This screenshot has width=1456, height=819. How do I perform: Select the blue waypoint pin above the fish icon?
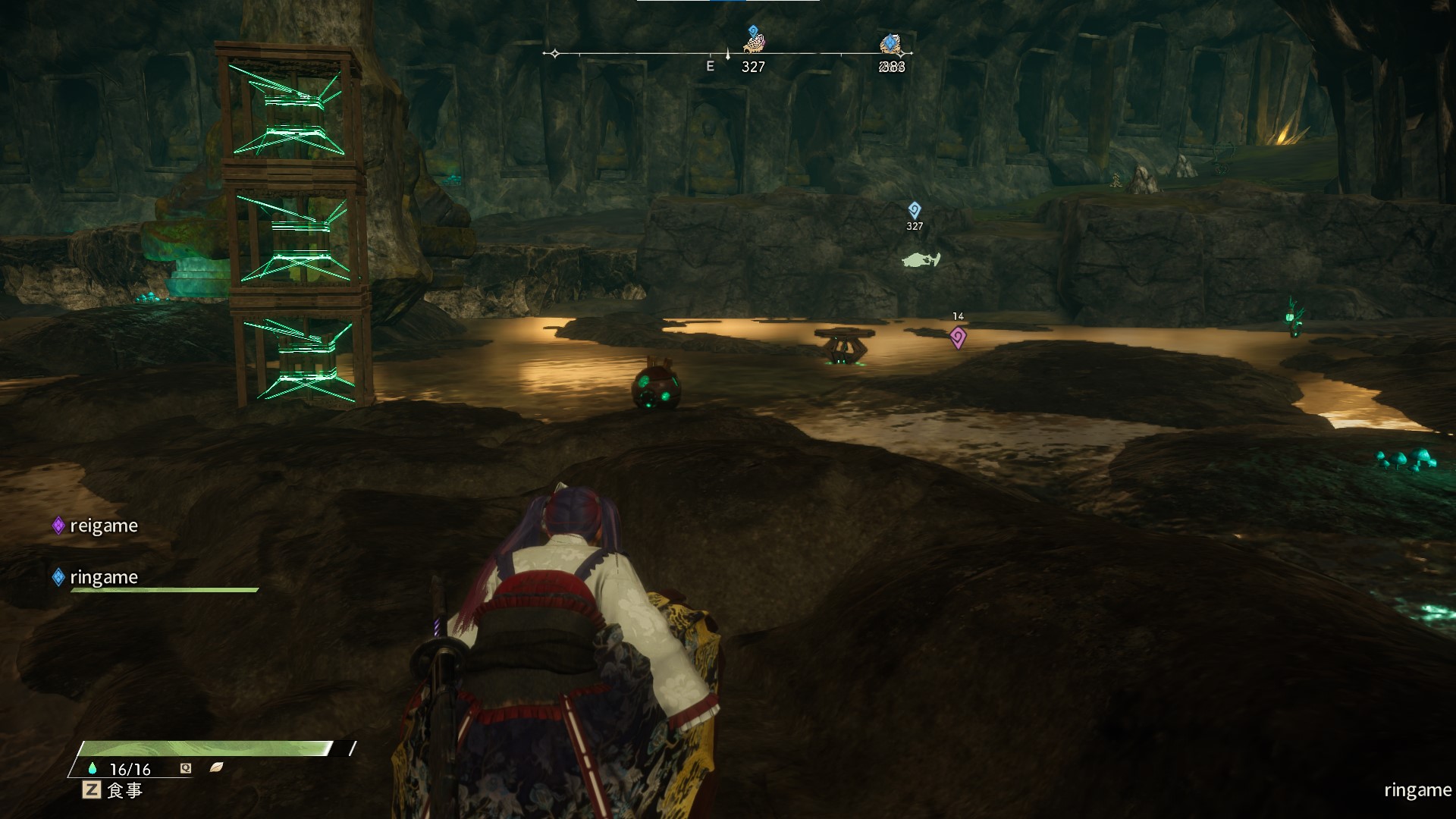tap(915, 209)
